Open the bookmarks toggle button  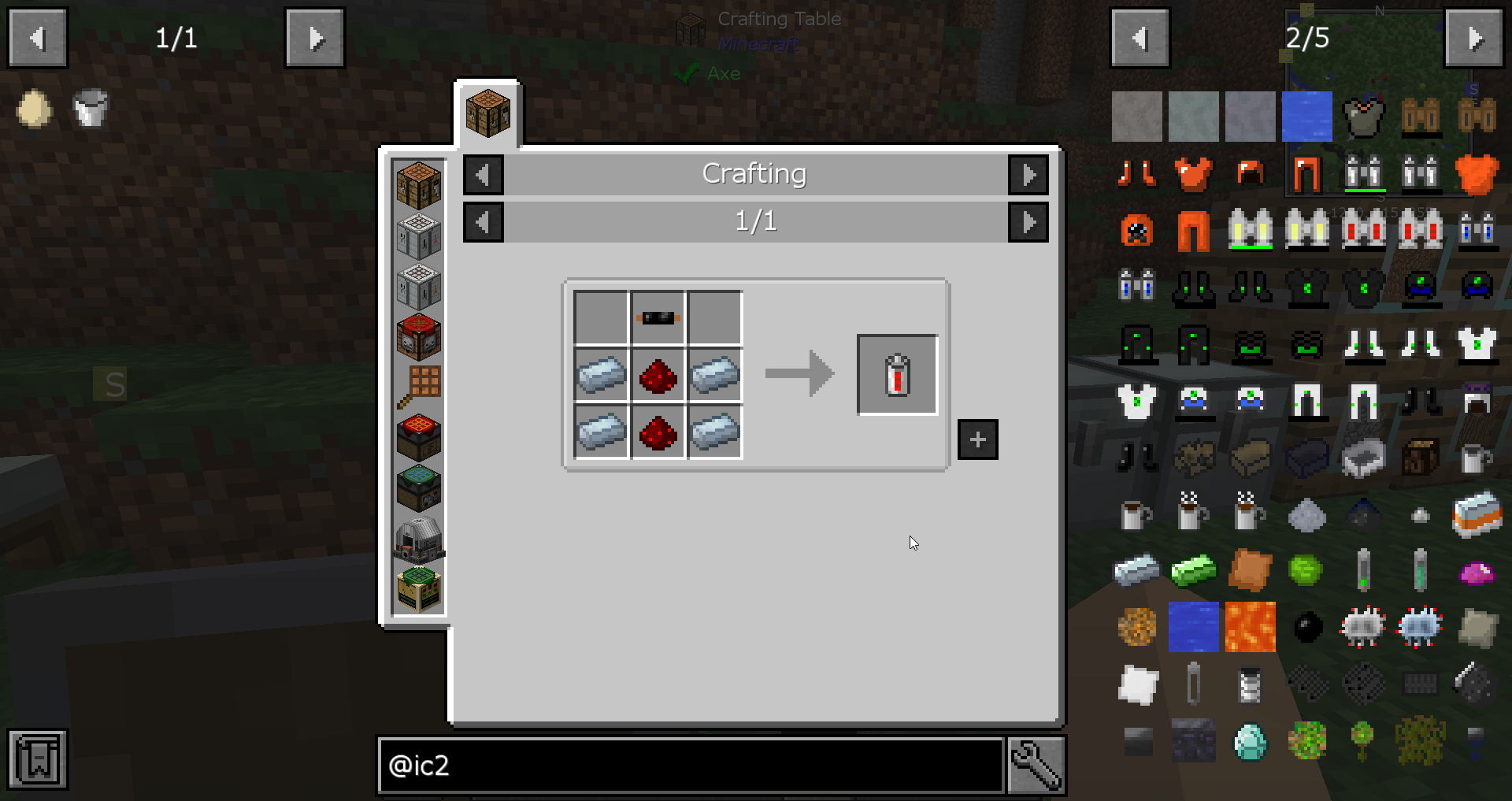[38, 759]
